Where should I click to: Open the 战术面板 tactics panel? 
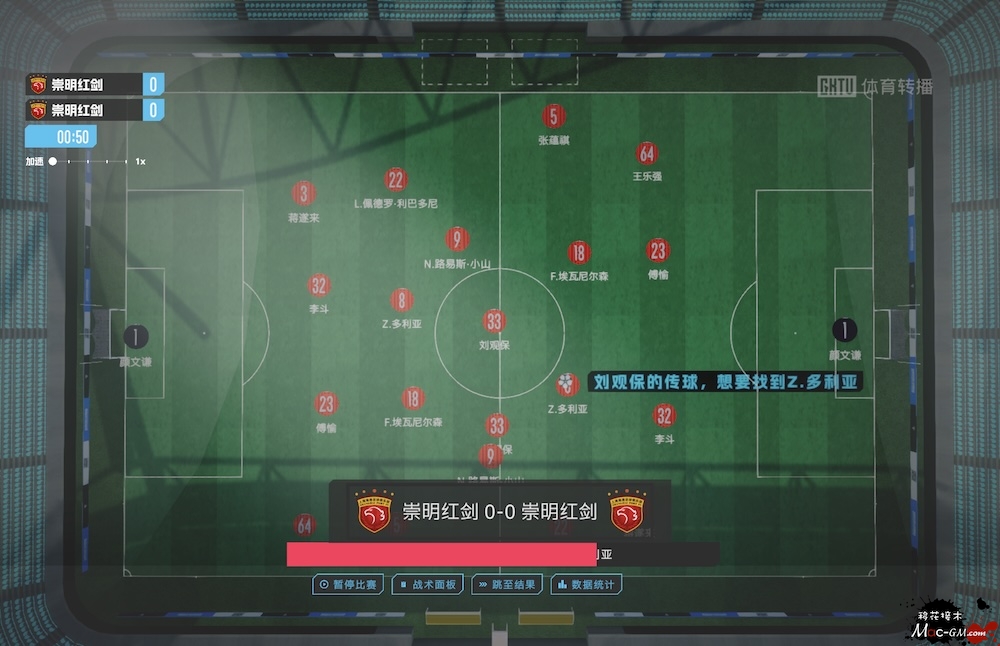click(428, 584)
